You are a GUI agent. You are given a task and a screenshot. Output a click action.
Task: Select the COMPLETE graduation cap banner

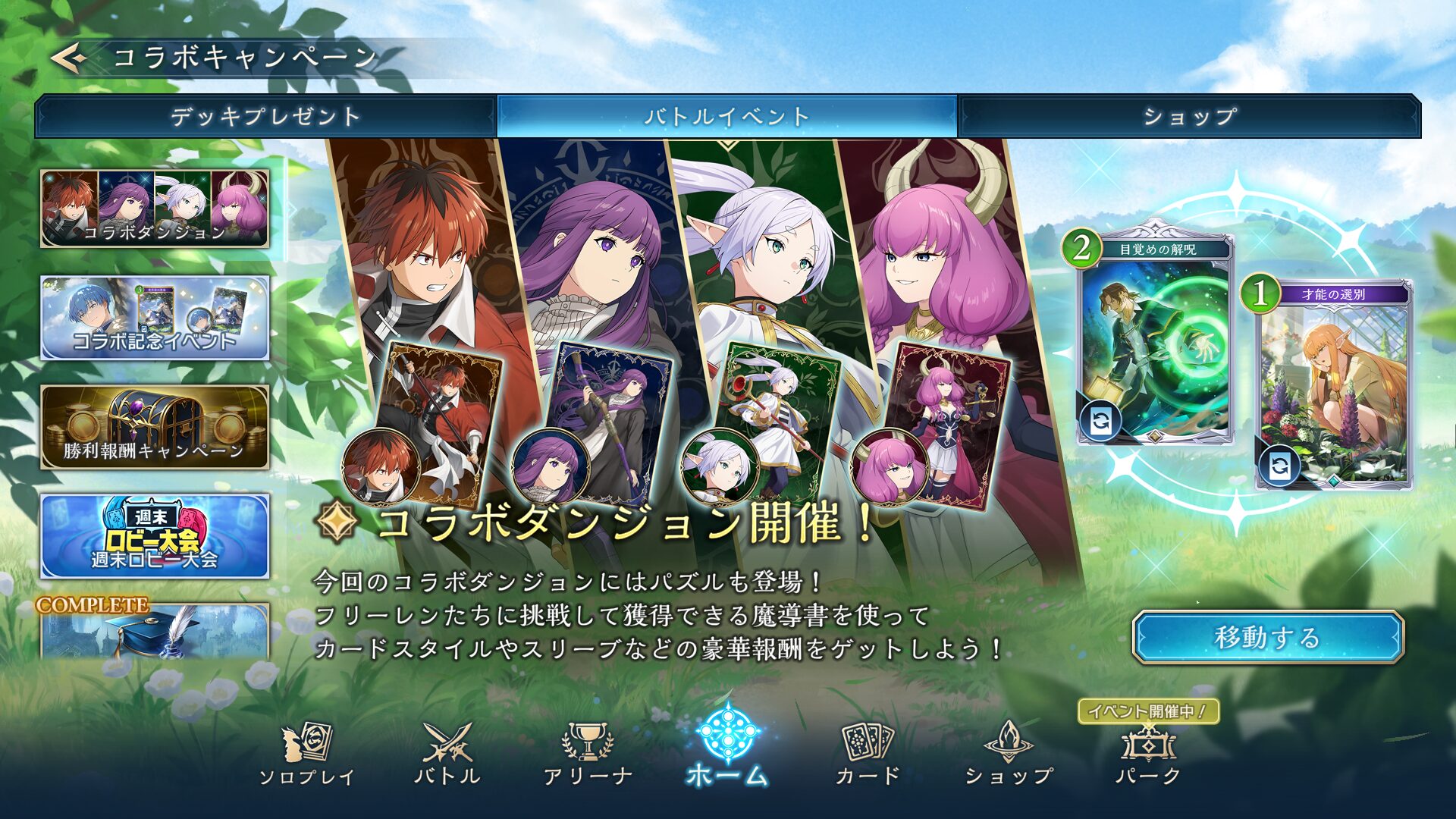point(155,631)
